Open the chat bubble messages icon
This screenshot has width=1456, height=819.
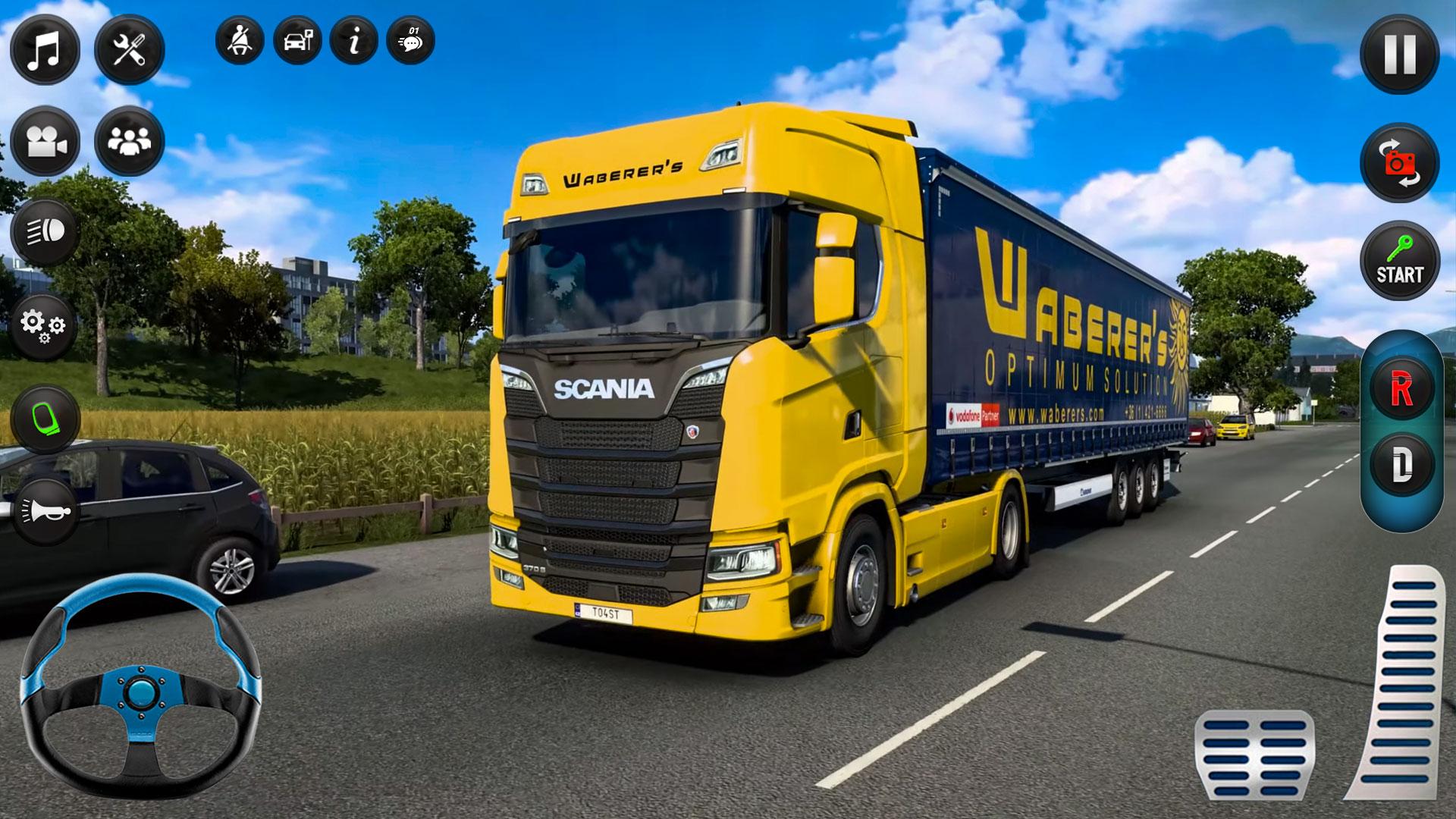click(410, 41)
